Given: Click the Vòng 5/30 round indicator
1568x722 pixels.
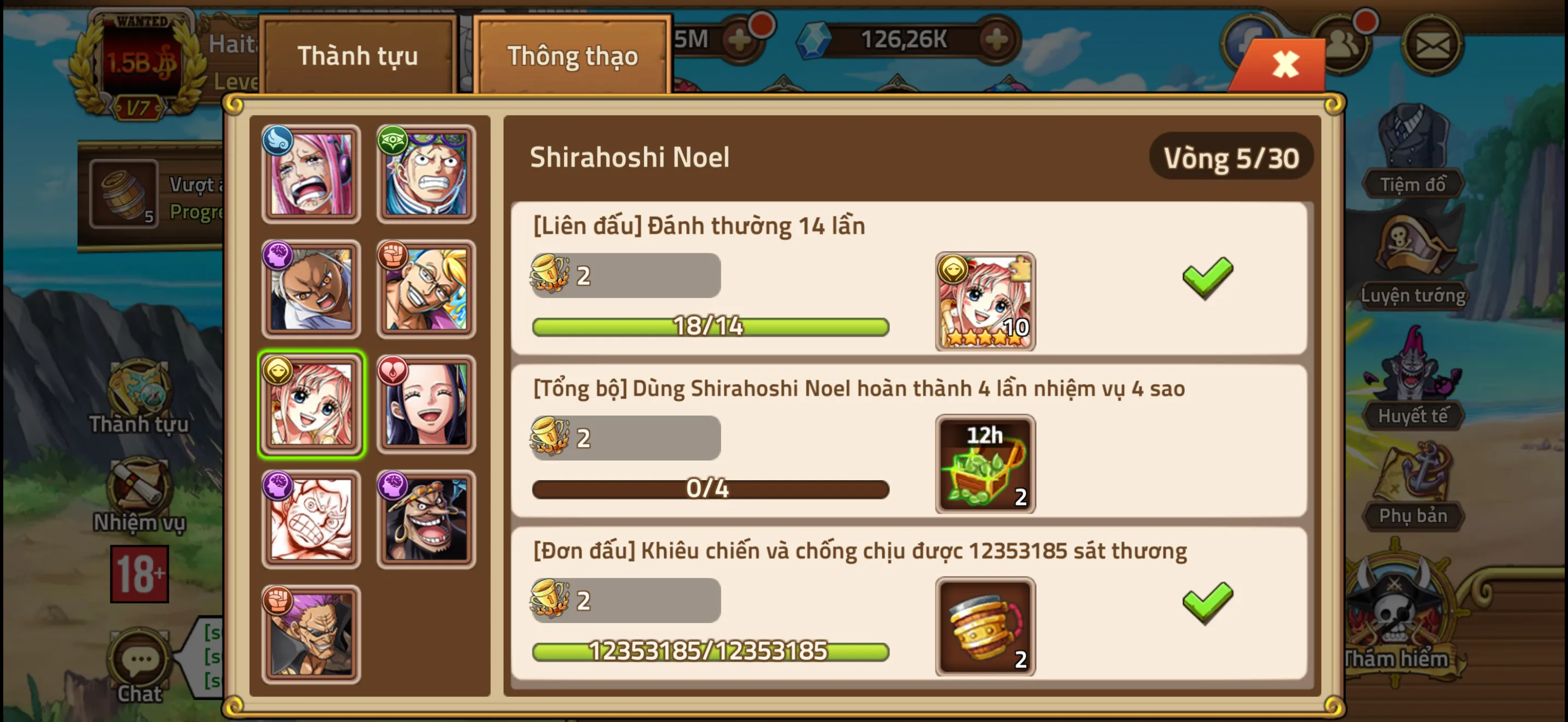Looking at the screenshot, I should (1231, 157).
